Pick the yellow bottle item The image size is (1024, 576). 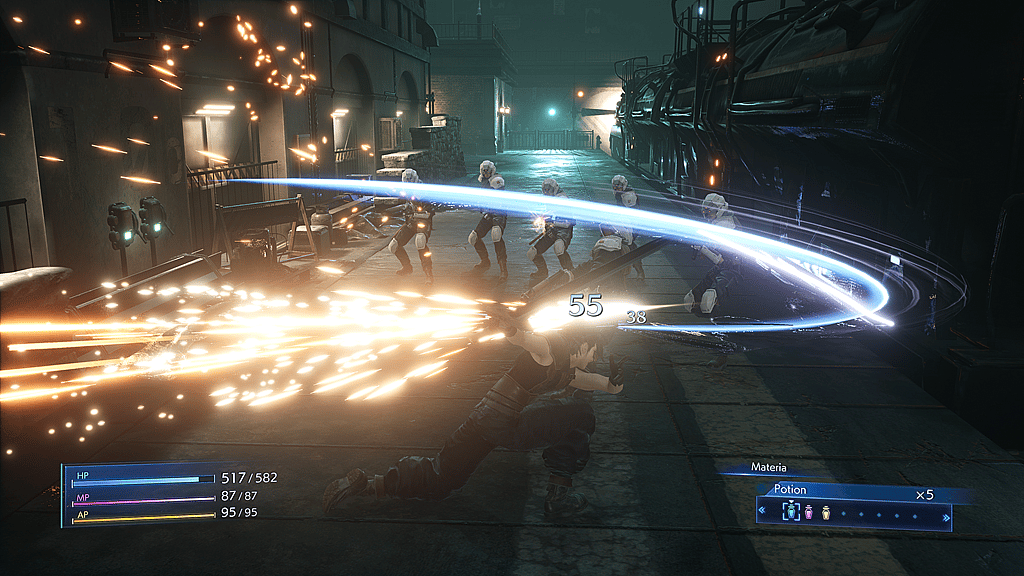826,512
